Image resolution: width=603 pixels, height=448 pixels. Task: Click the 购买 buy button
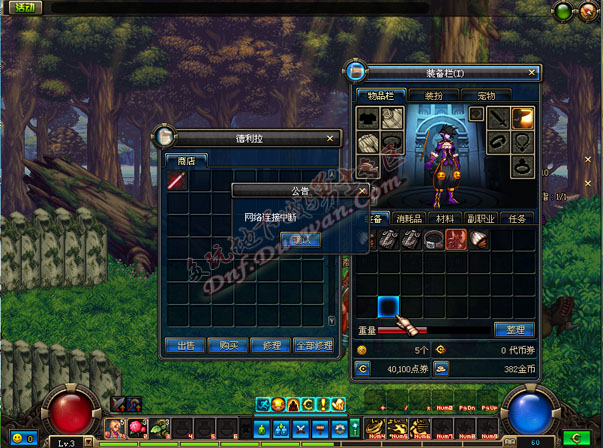tap(227, 345)
